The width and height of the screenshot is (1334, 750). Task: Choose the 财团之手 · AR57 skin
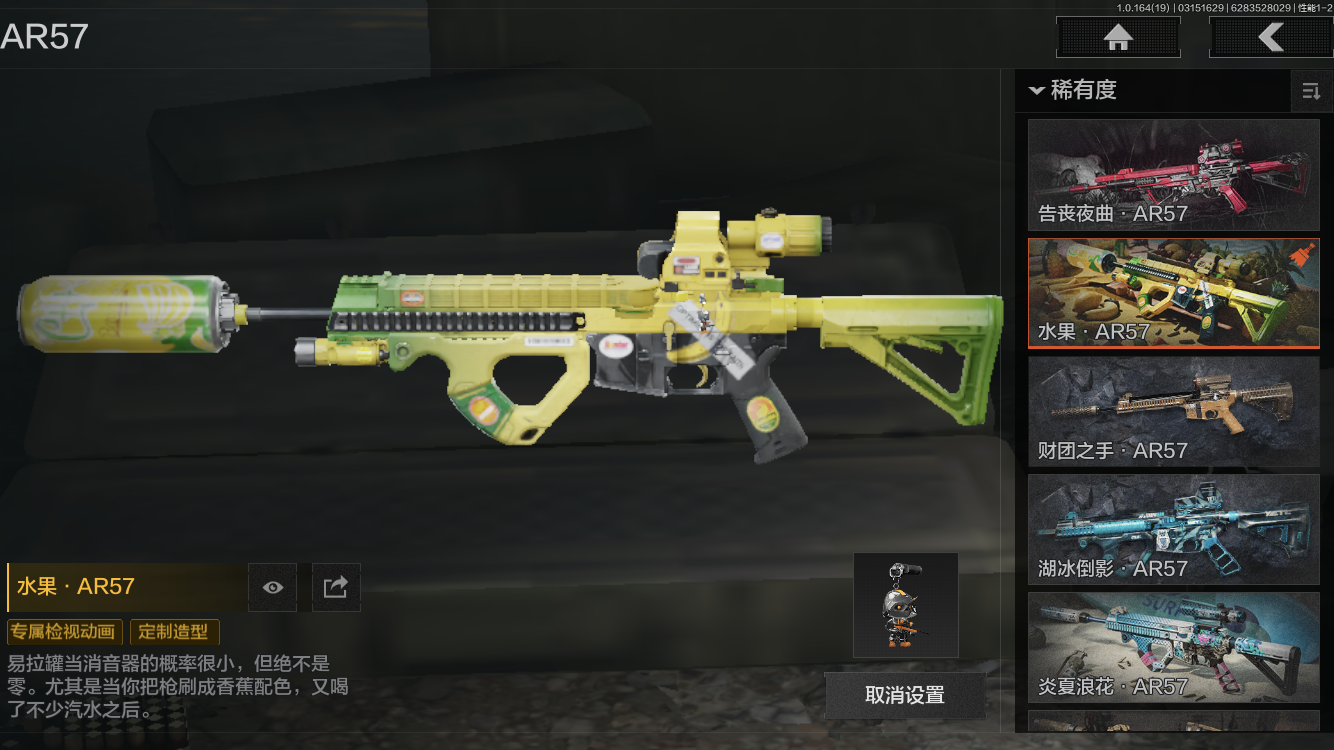click(1174, 411)
